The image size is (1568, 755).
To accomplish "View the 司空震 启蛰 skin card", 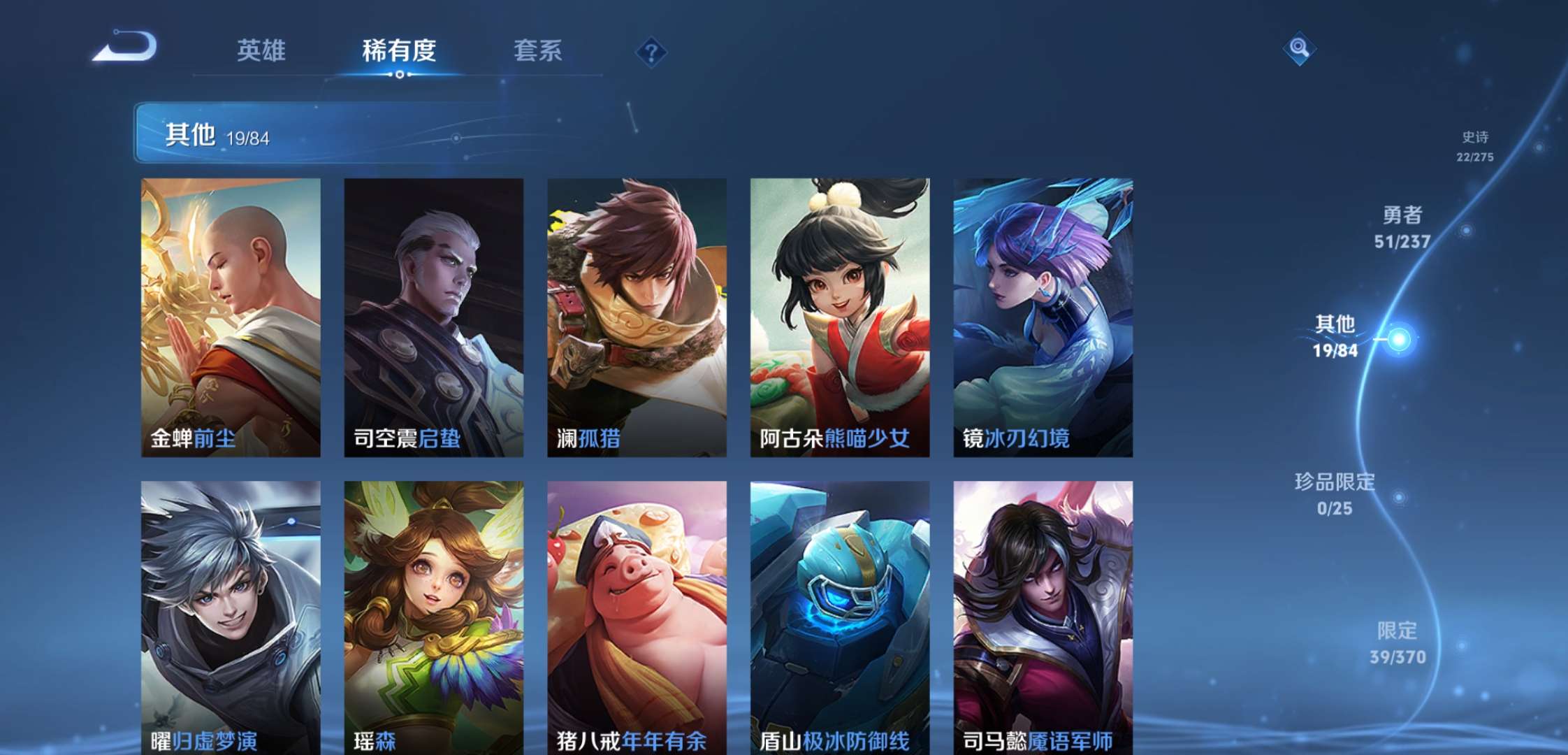I will 433,317.
